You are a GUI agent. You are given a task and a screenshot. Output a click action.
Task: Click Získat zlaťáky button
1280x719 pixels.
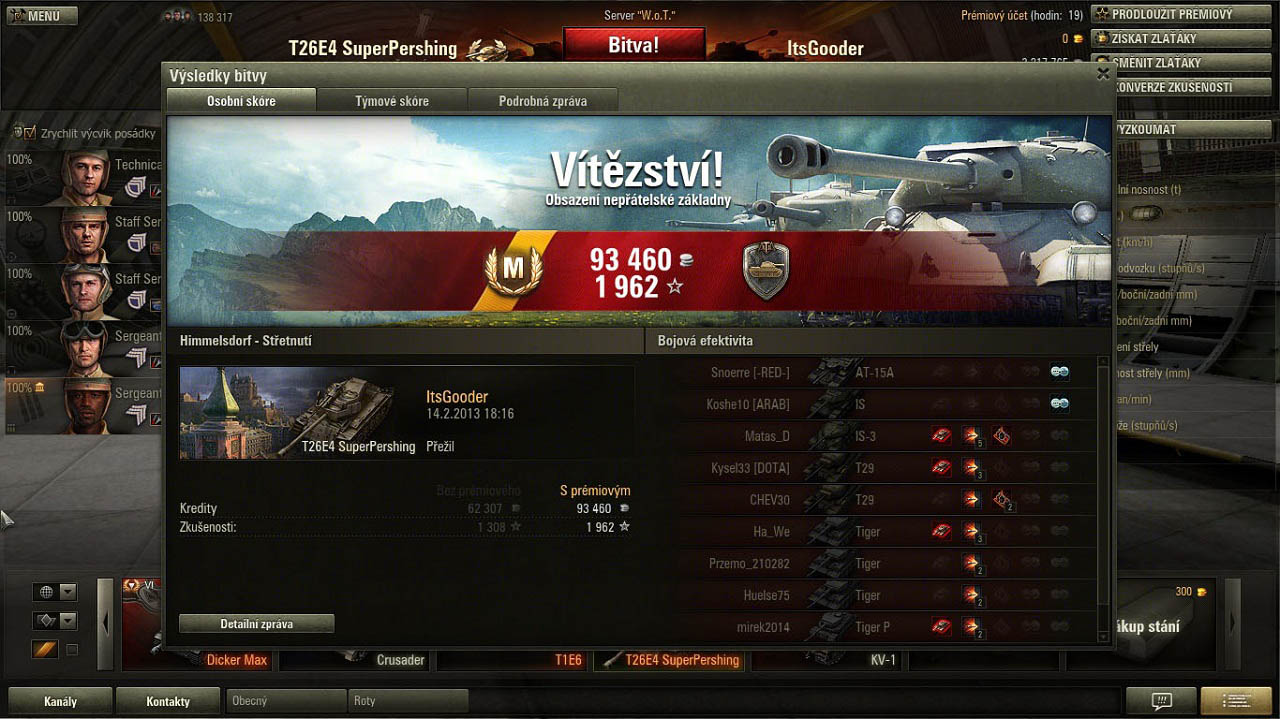1159,39
